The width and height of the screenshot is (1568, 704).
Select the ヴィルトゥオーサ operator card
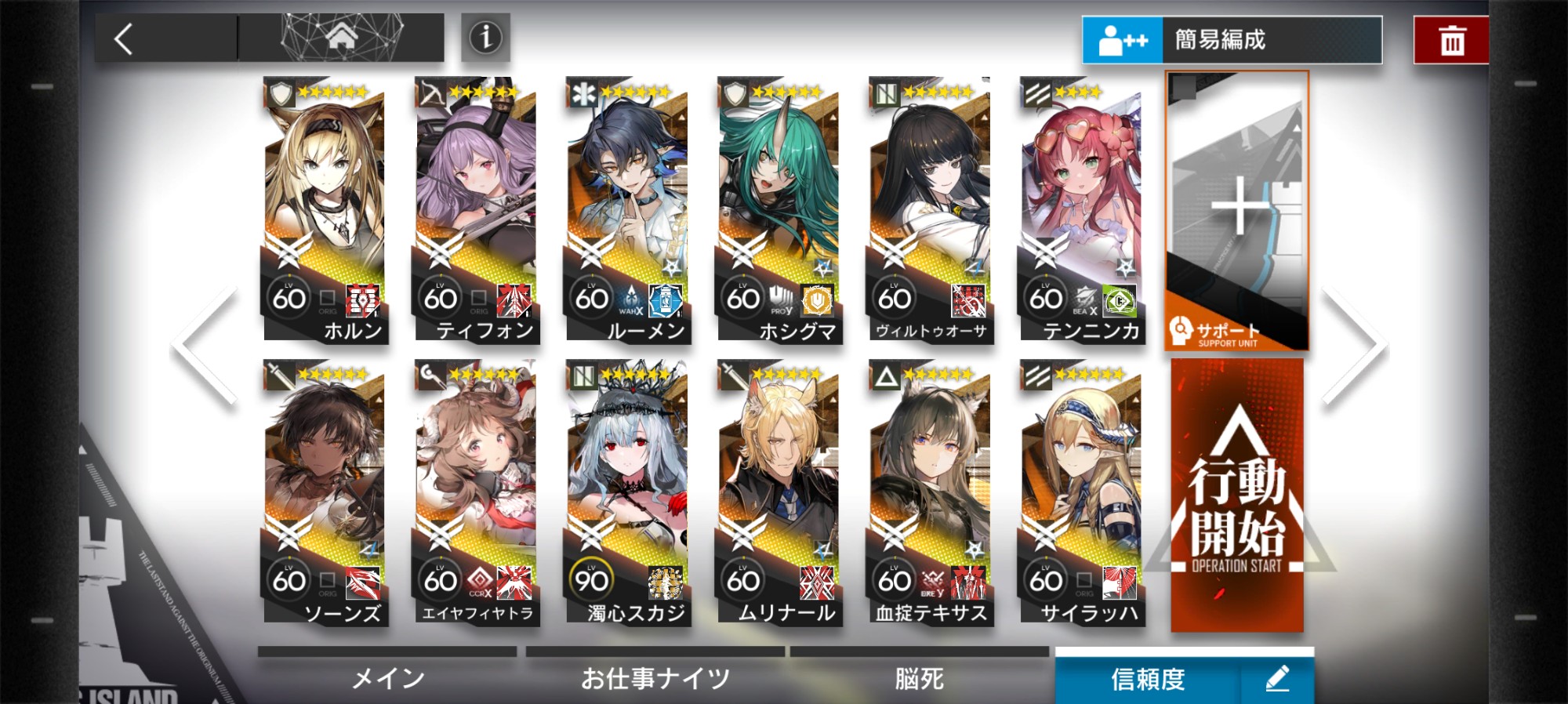(929, 210)
